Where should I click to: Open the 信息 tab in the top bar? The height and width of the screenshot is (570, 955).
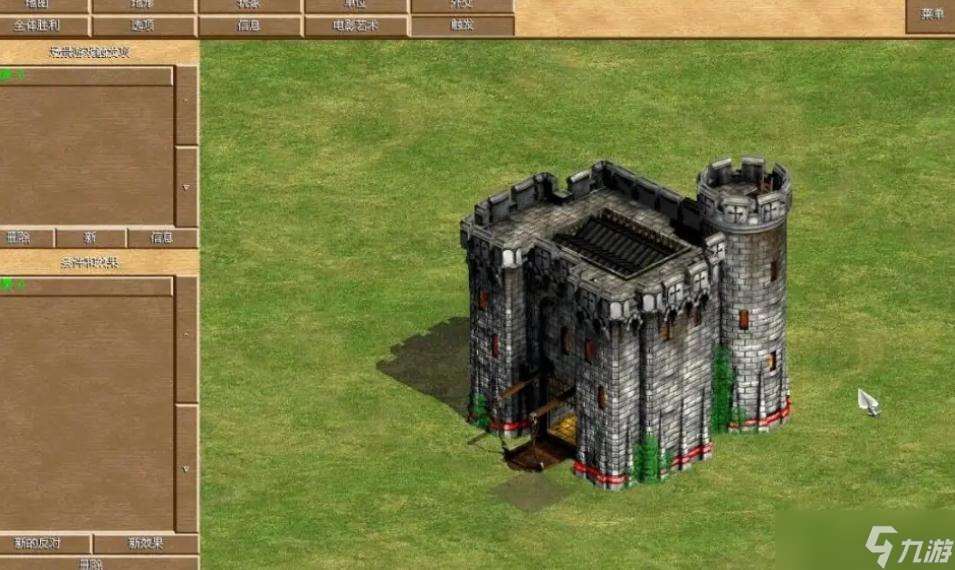coord(249,26)
